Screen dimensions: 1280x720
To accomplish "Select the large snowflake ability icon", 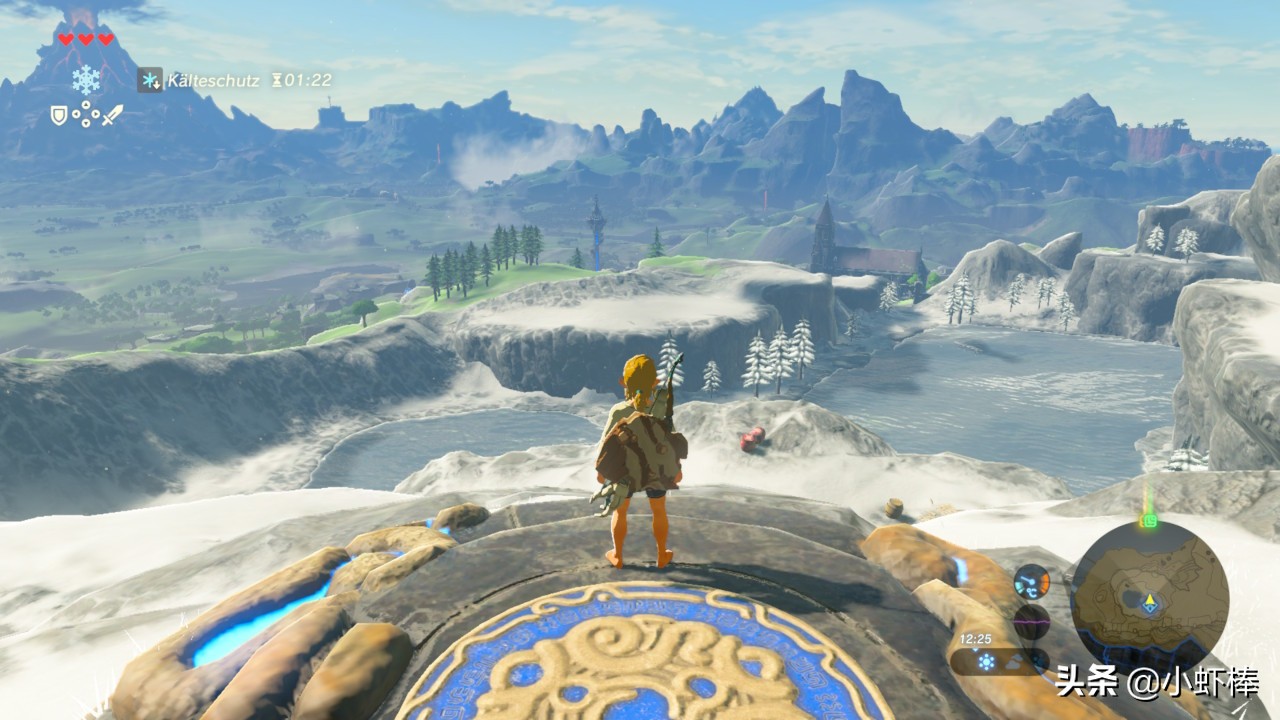I will (86, 79).
